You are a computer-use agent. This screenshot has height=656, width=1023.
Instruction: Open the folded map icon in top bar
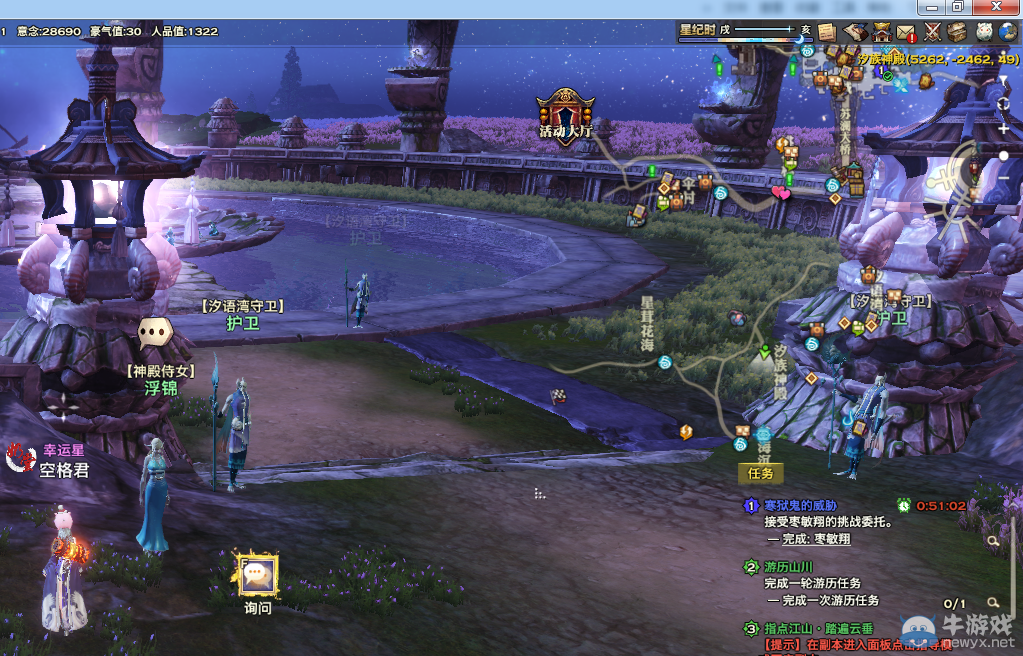click(x=855, y=32)
